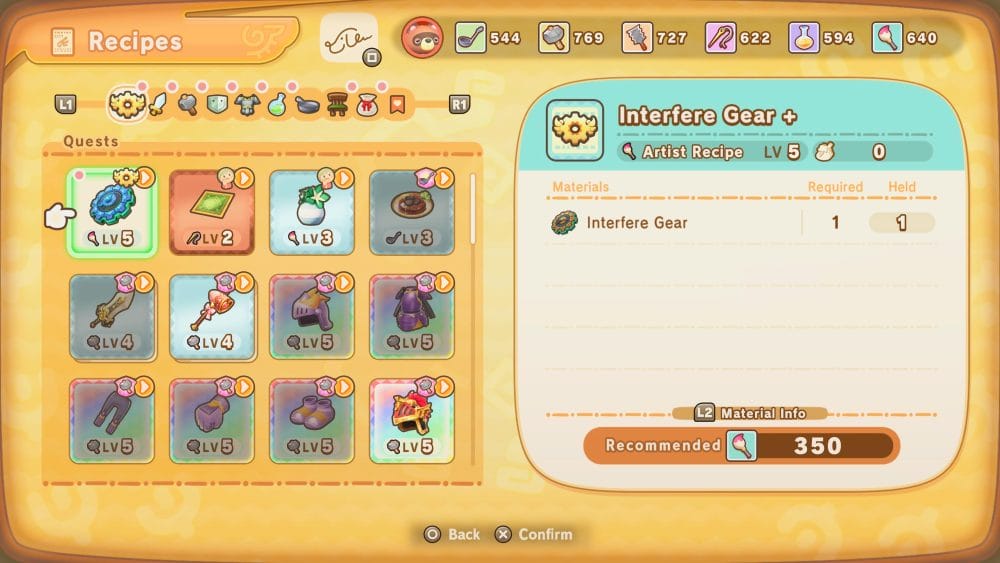Select the white flower vase recipe
The height and width of the screenshot is (563, 1000).
(x=311, y=212)
